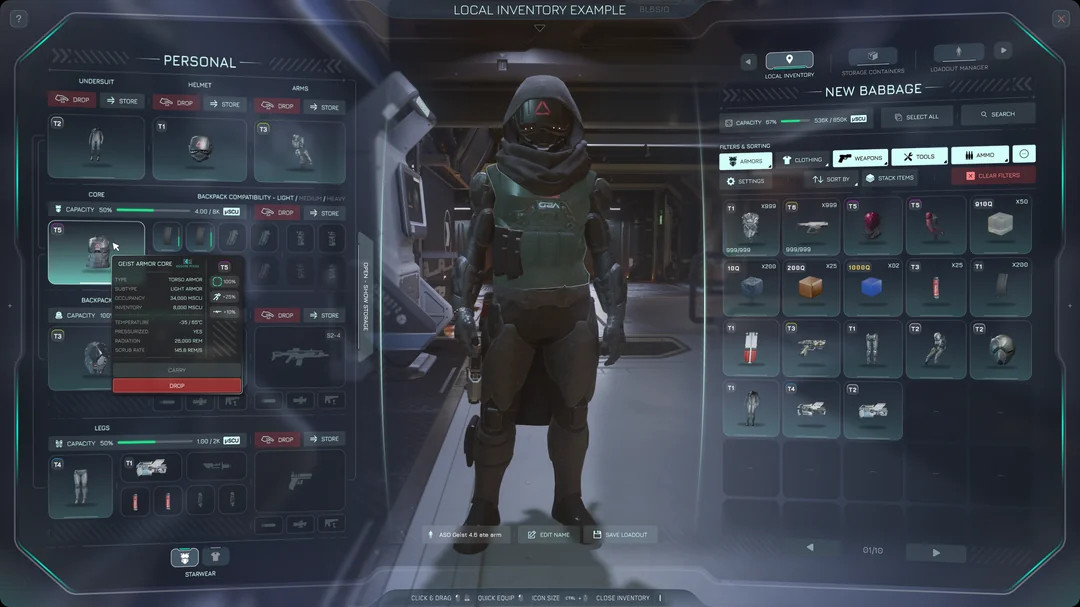Click the Select All button
This screenshot has height=607, width=1080.
[x=916, y=116]
